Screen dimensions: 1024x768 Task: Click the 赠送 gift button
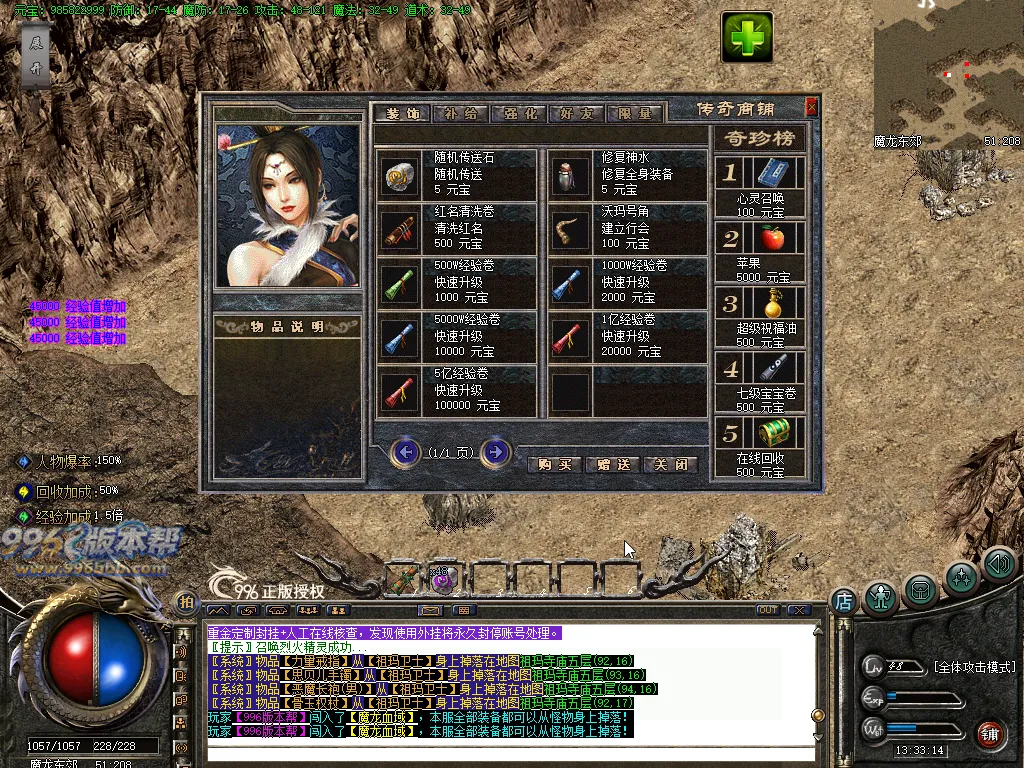[x=612, y=464]
